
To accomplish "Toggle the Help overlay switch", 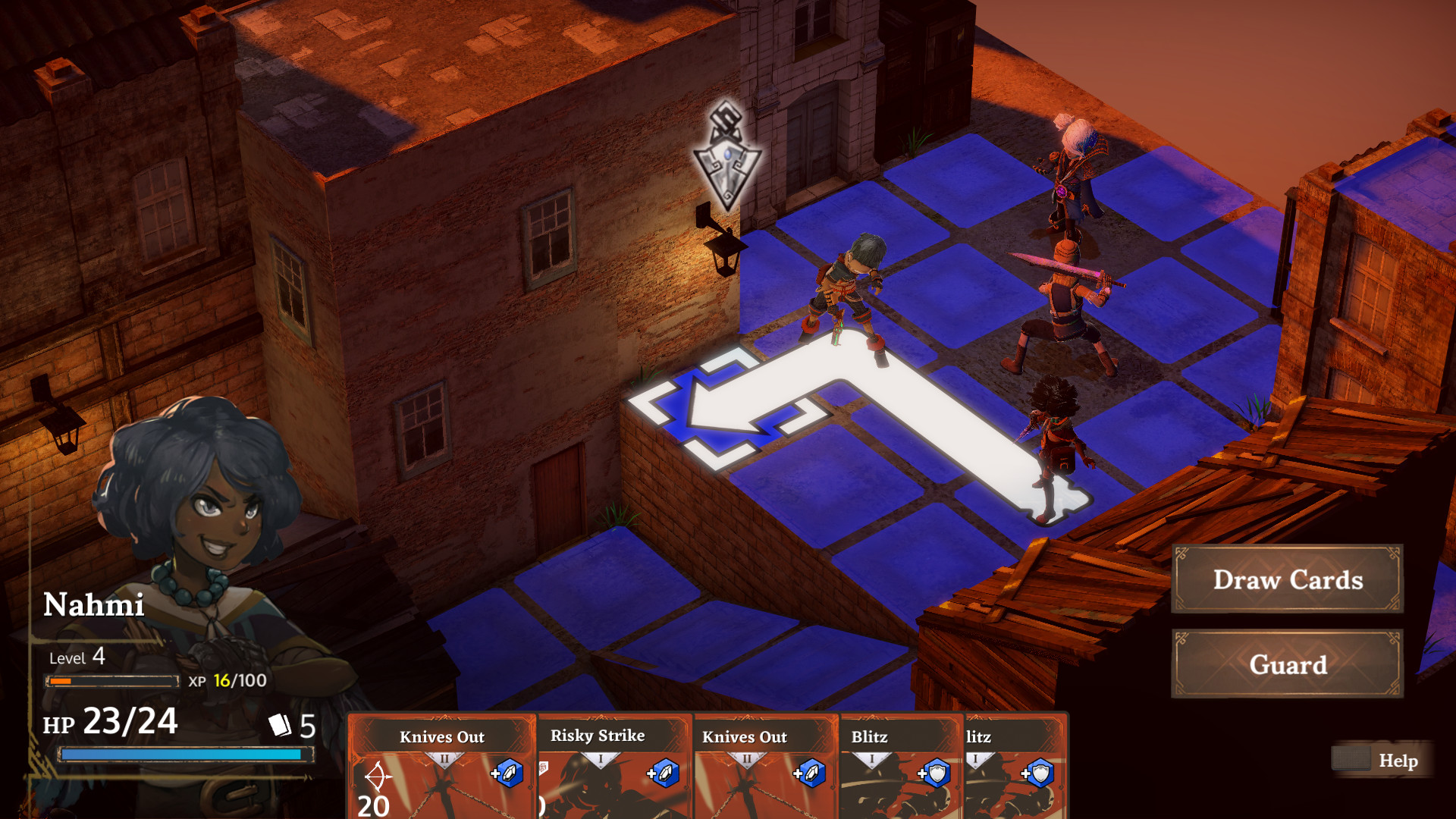I will (x=1351, y=759).
